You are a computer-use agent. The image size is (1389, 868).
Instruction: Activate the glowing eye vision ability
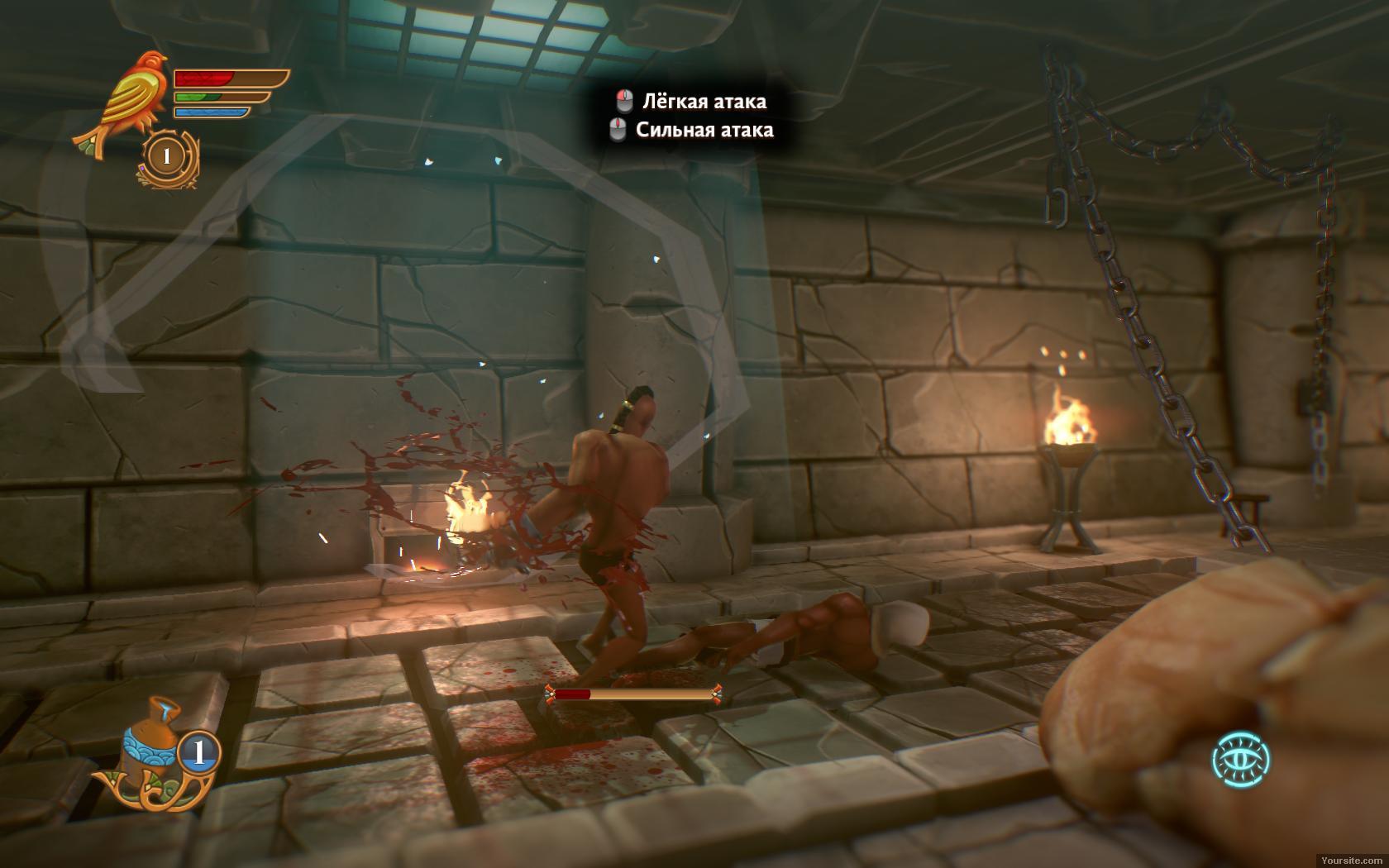coord(1241,760)
